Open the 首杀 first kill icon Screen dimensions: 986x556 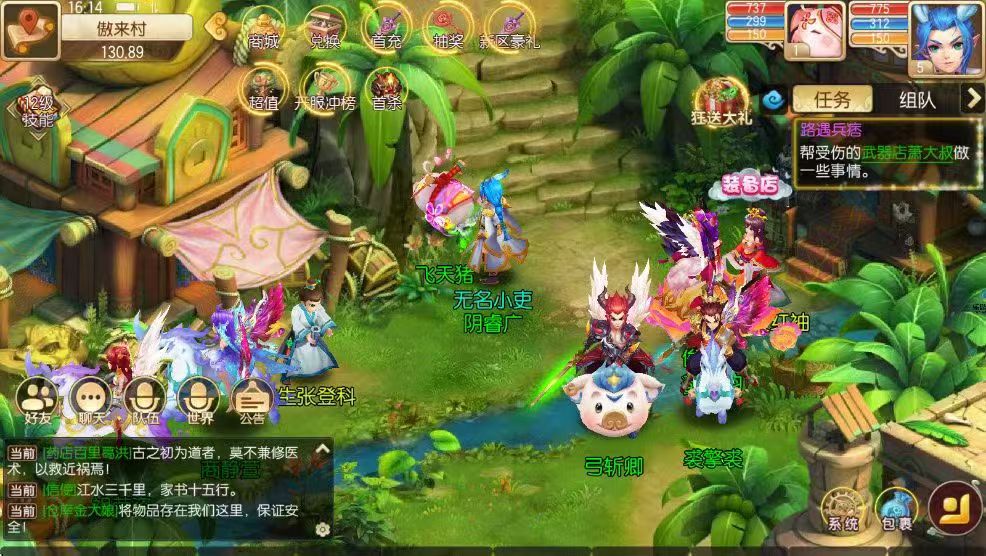[x=386, y=87]
